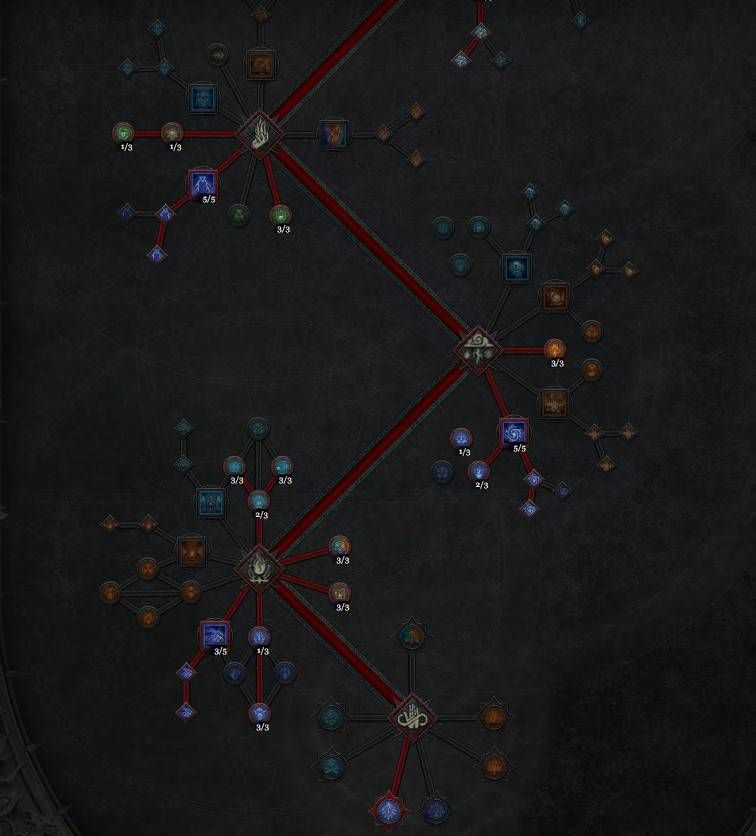
Task: Choose the brown square skill above hand hub
Action: pyautogui.click(x=260, y=66)
